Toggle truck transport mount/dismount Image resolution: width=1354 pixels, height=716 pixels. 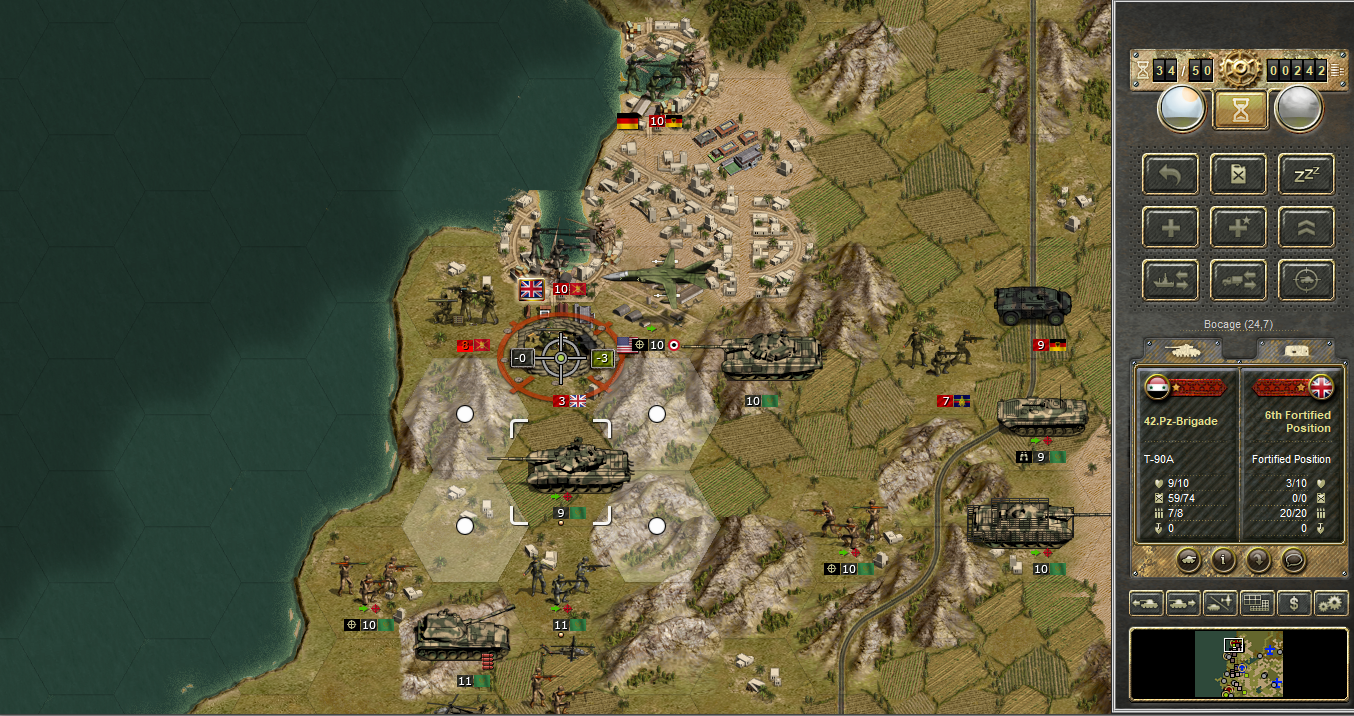coord(1238,280)
